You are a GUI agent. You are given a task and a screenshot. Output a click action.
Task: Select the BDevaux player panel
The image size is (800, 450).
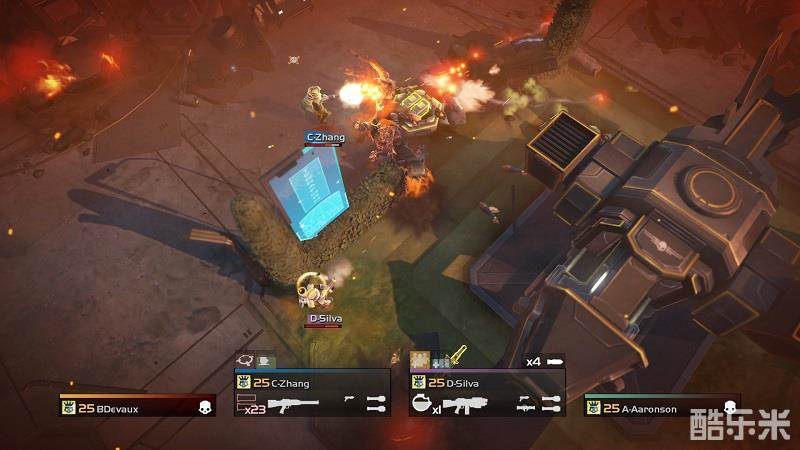click(137, 406)
